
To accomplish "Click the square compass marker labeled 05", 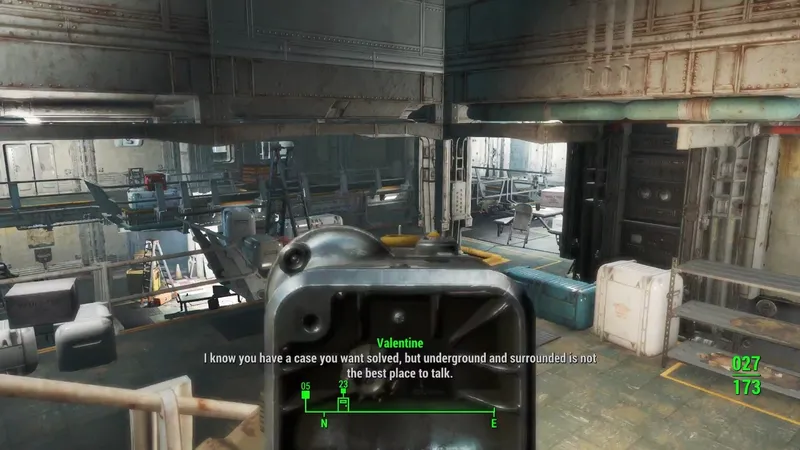I will [306, 395].
